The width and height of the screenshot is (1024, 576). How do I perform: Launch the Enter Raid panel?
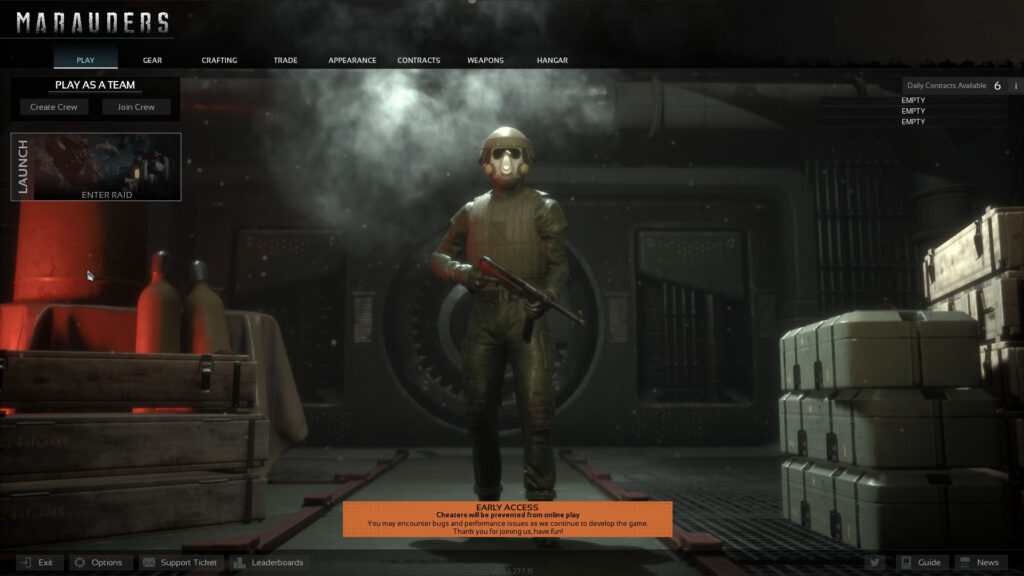(x=96, y=167)
